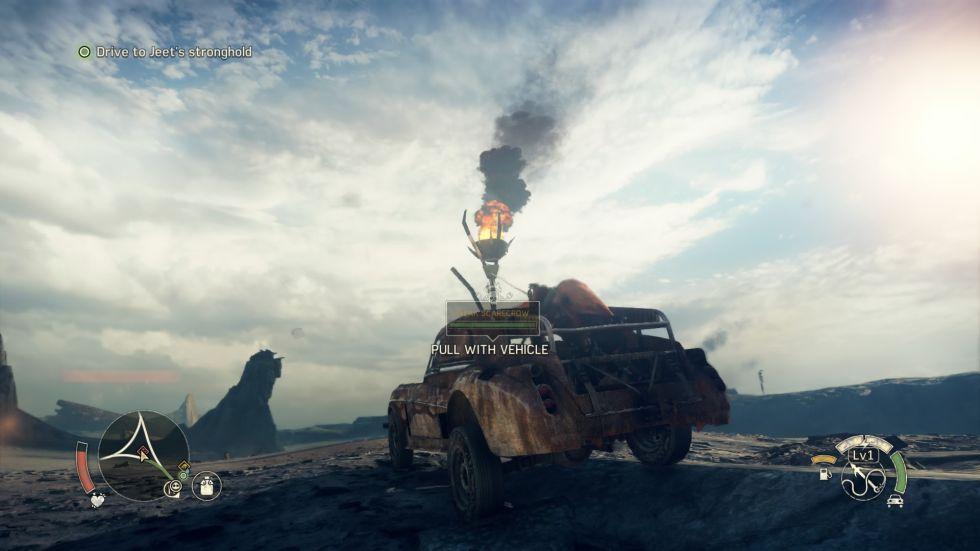Click the car condition icon

(893, 499)
